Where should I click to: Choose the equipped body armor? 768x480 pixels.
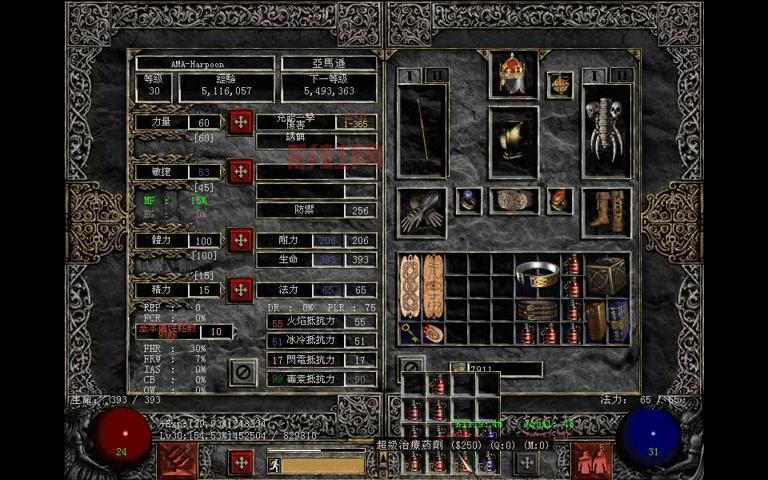pyautogui.click(x=513, y=140)
